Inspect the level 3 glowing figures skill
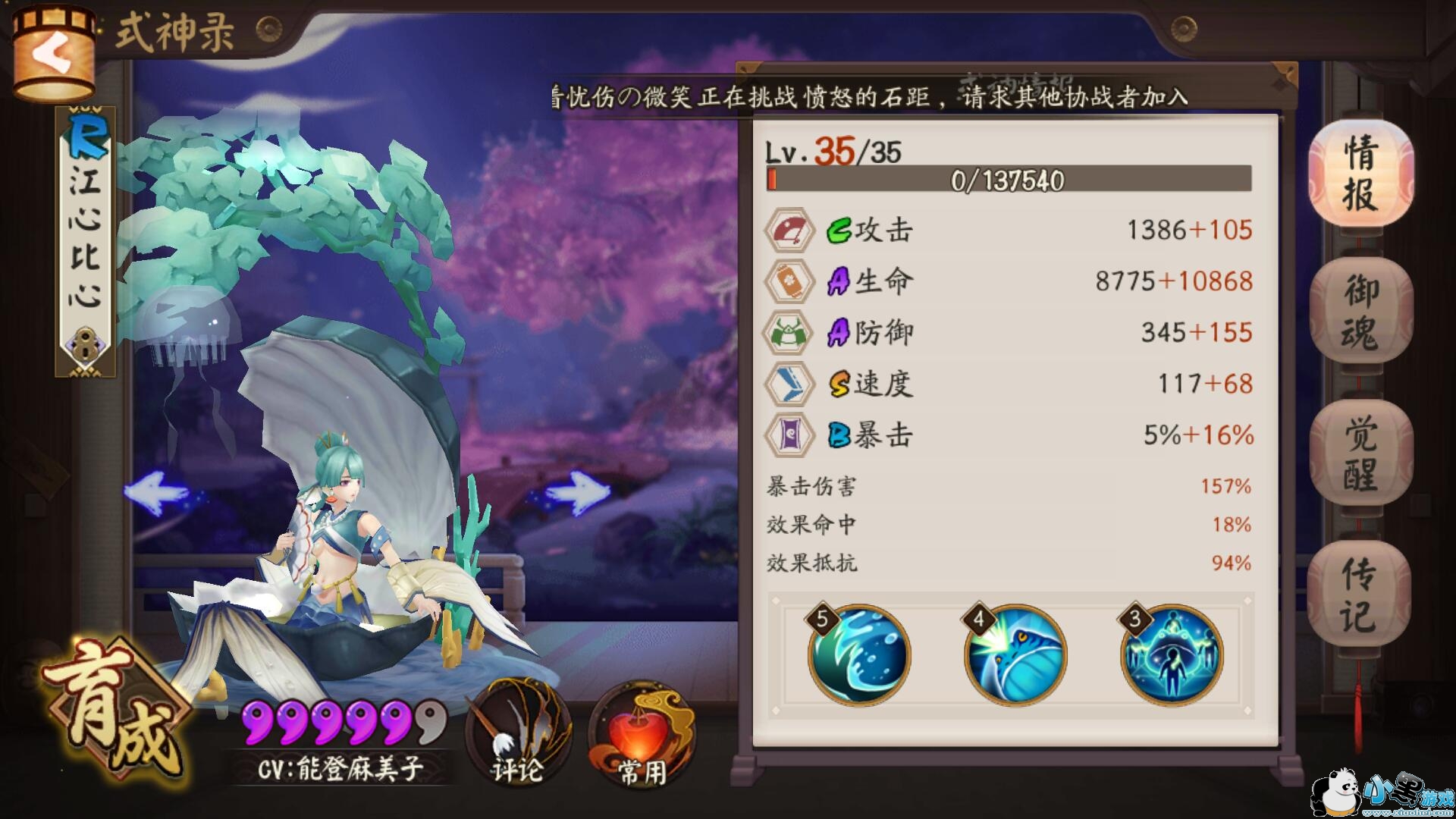1456x819 pixels. pos(1172,656)
